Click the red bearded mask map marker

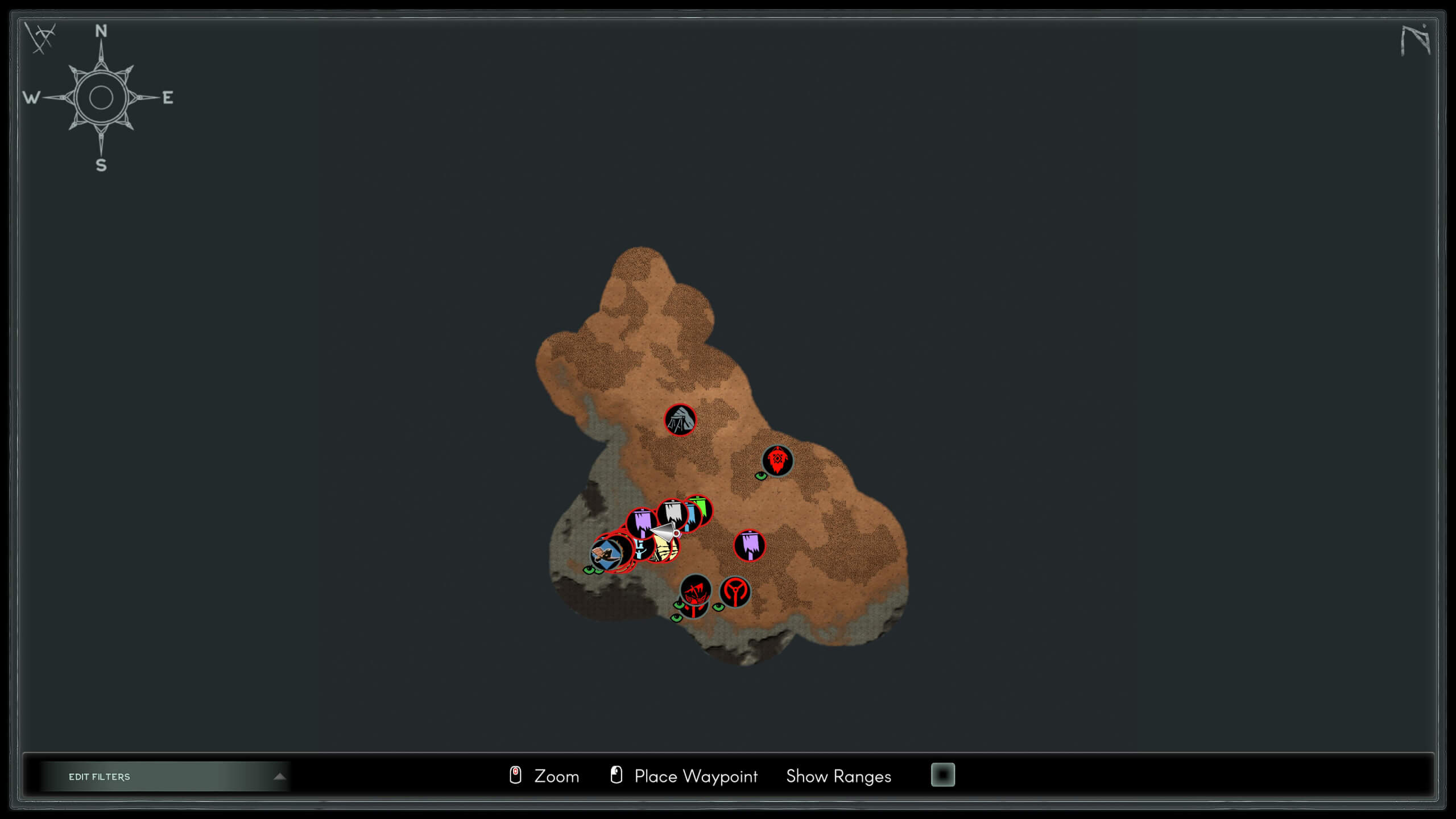[777, 460]
